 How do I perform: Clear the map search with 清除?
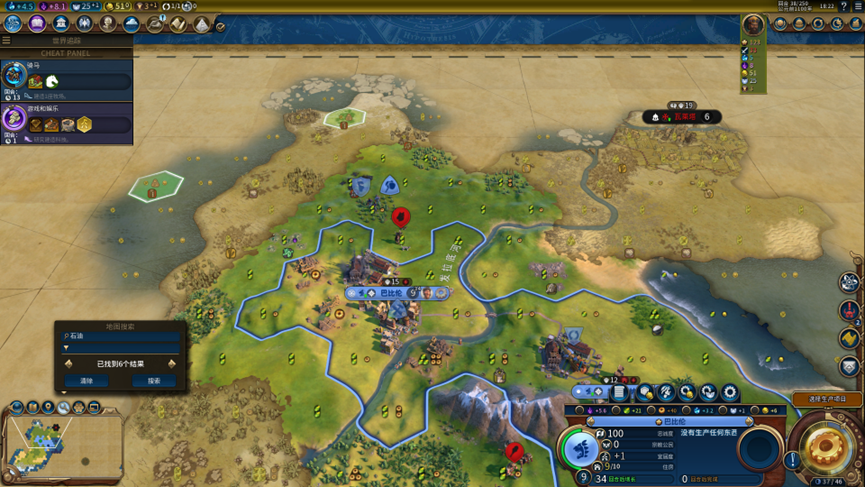coord(86,381)
